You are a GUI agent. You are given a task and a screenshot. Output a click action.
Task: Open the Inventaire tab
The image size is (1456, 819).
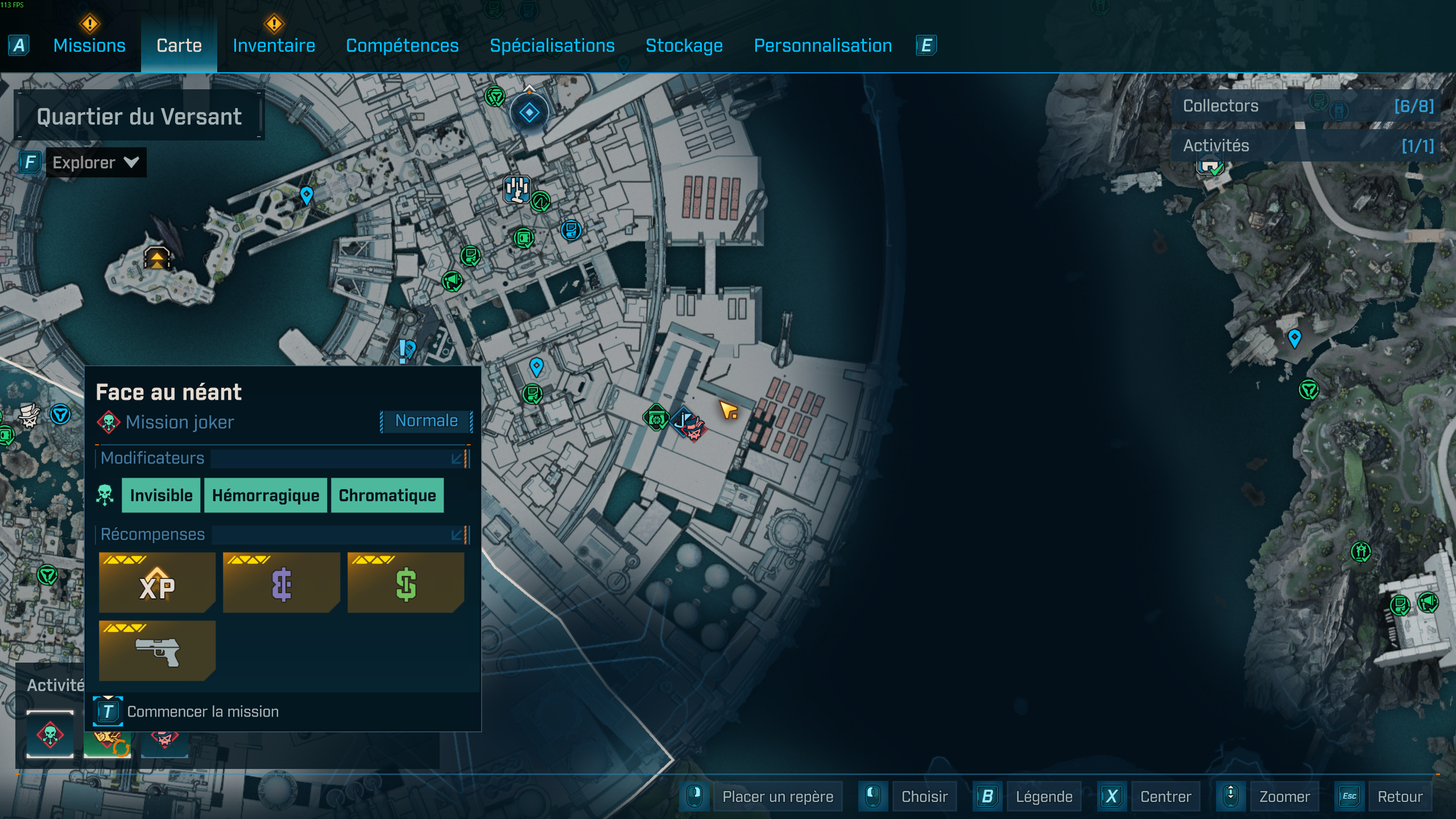[x=274, y=45]
